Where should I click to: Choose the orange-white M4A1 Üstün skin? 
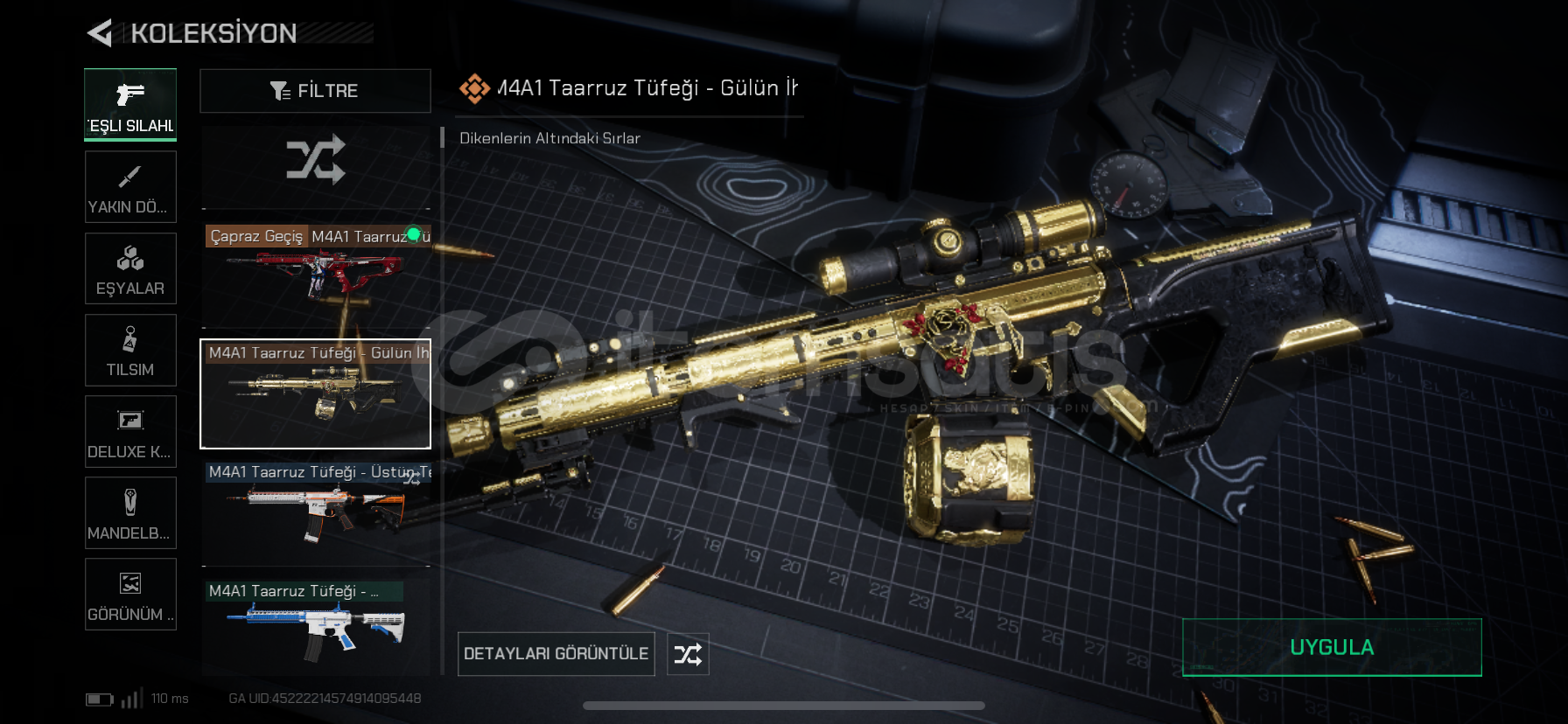(x=315, y=512)
